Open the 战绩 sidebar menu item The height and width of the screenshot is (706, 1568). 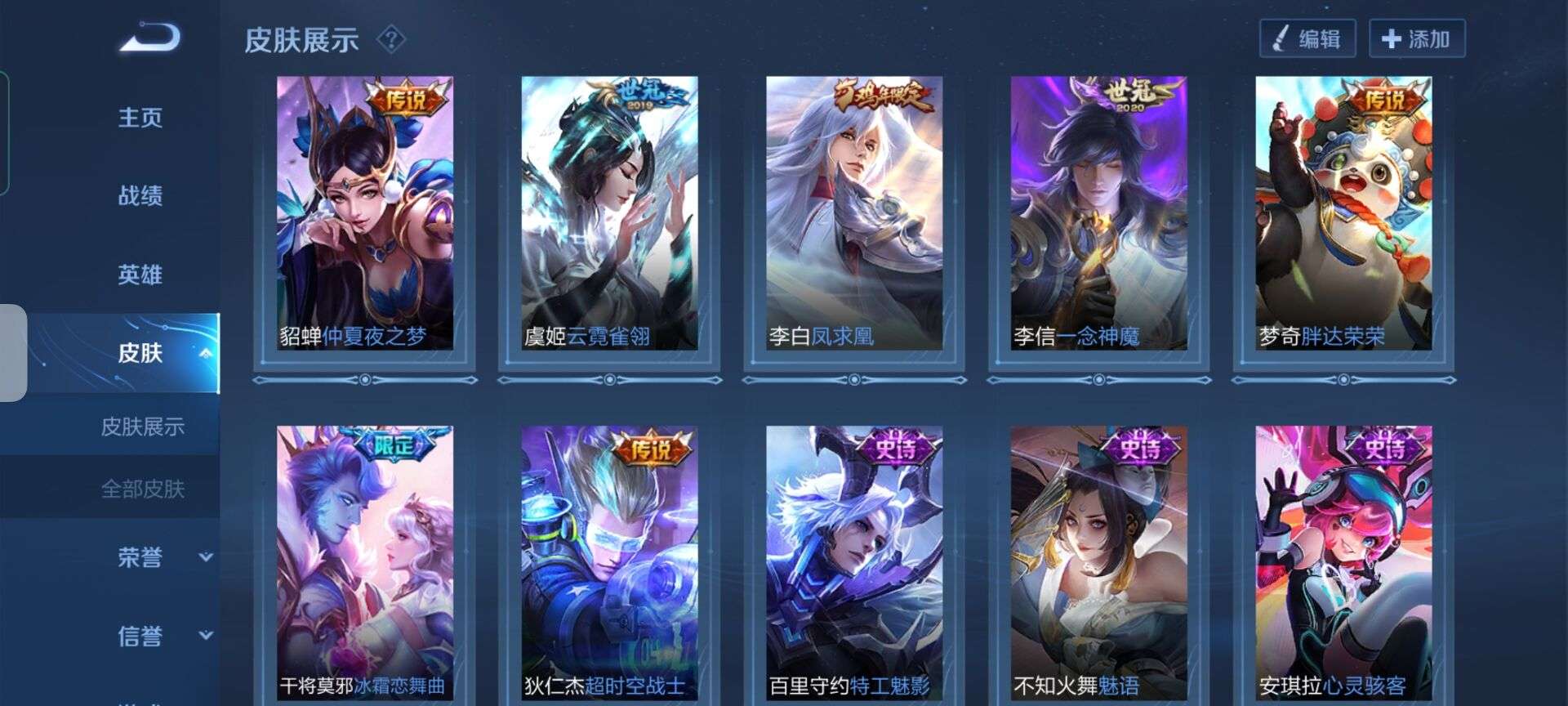coord(140,196)
